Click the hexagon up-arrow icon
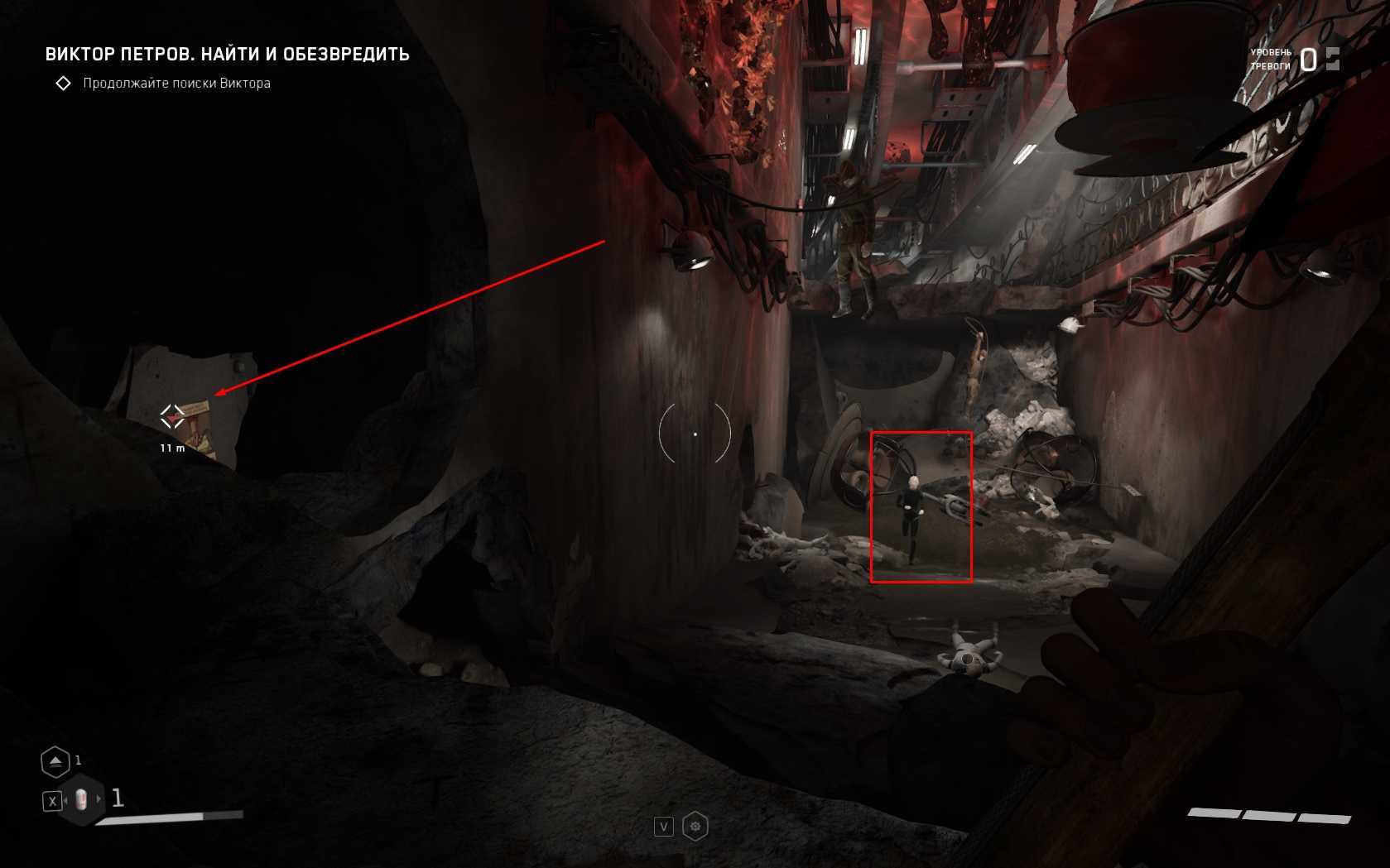 pyautogui.click(x=55, y=761)
